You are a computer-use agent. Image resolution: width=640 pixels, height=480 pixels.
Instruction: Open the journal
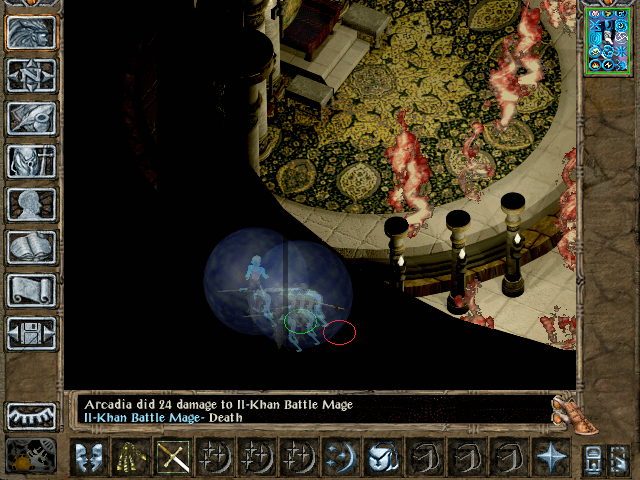[31, 118]
